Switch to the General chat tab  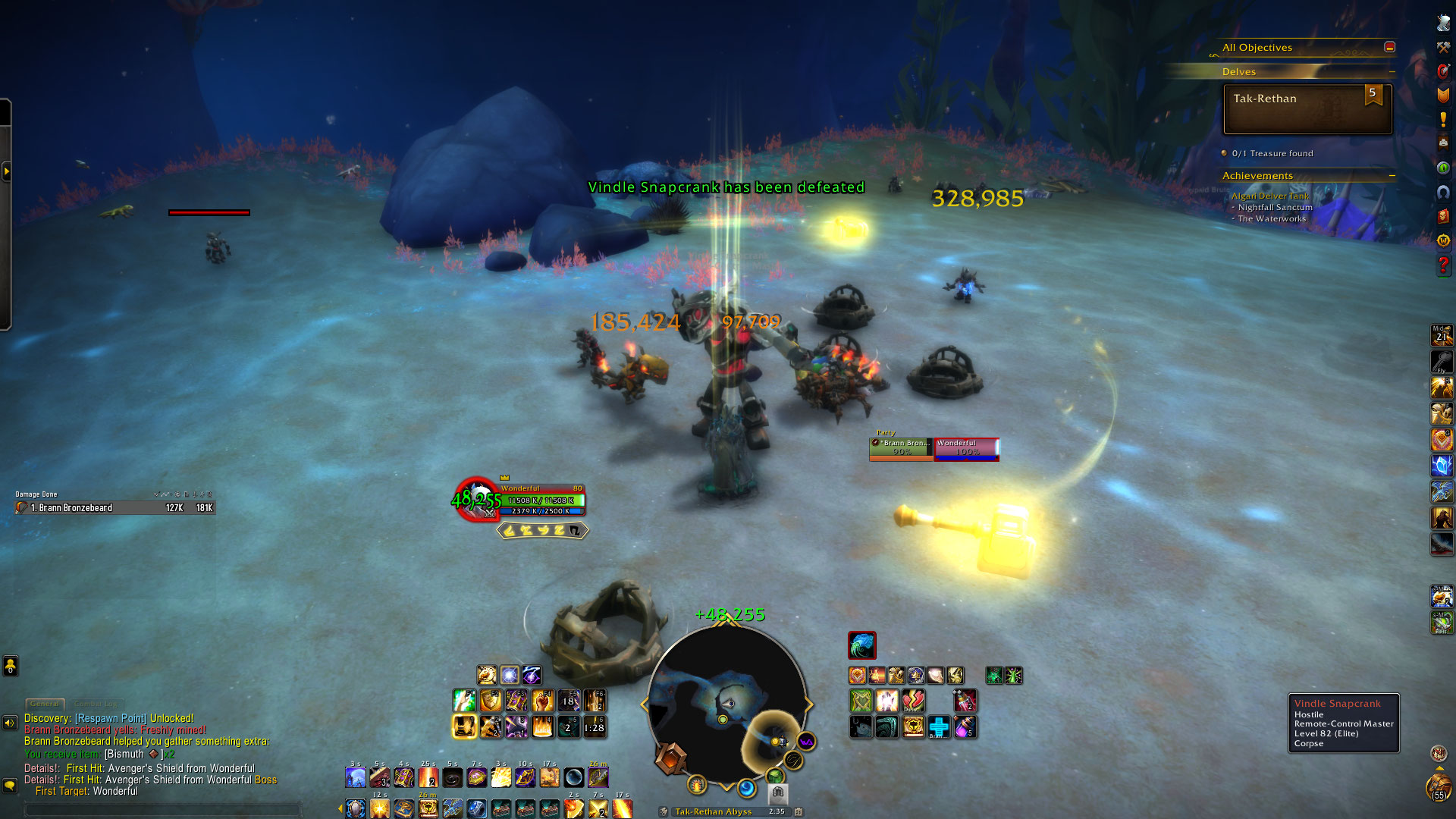[x=45, y=704]
